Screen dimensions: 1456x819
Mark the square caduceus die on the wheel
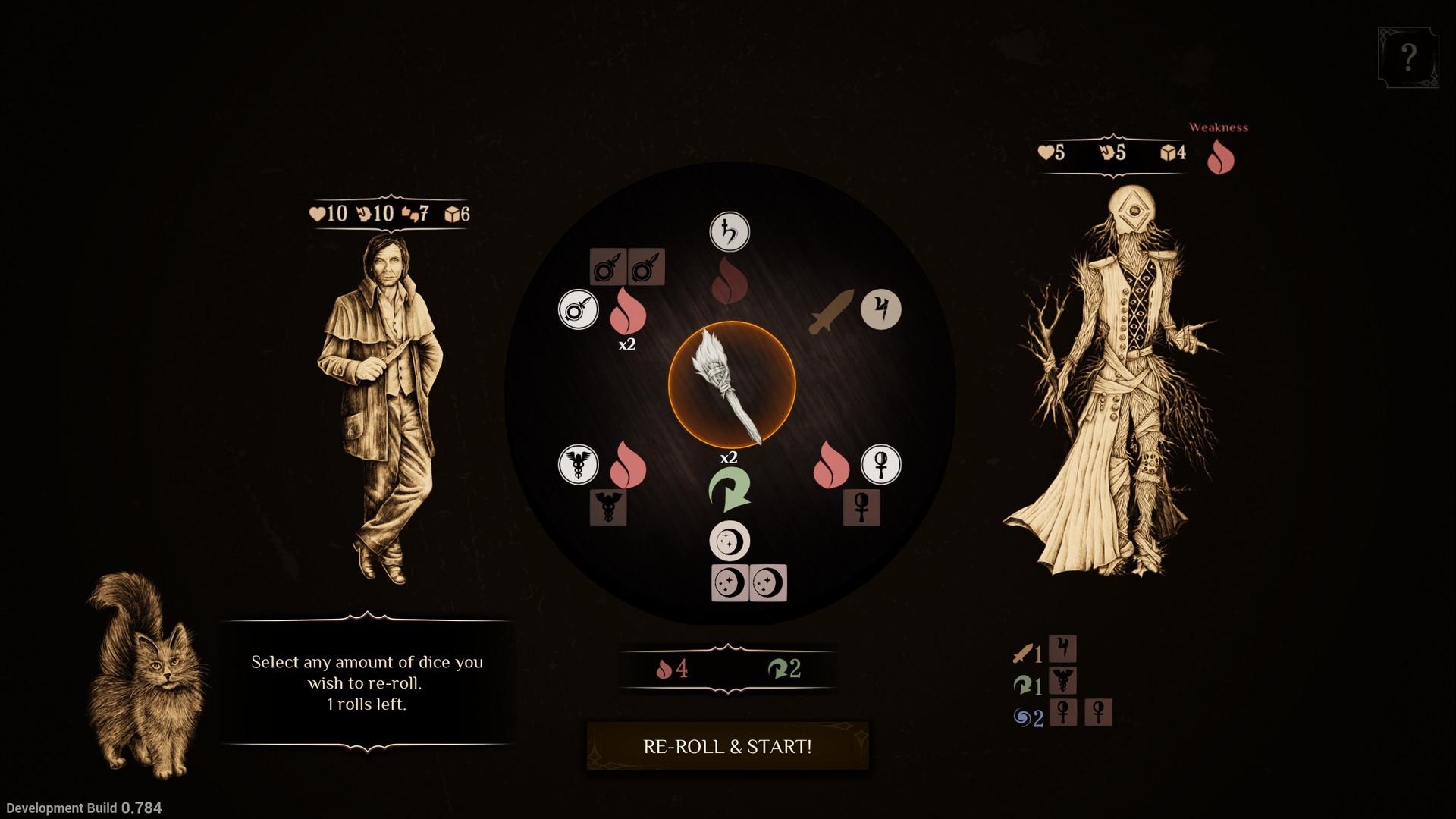click(x=608, y=507)
